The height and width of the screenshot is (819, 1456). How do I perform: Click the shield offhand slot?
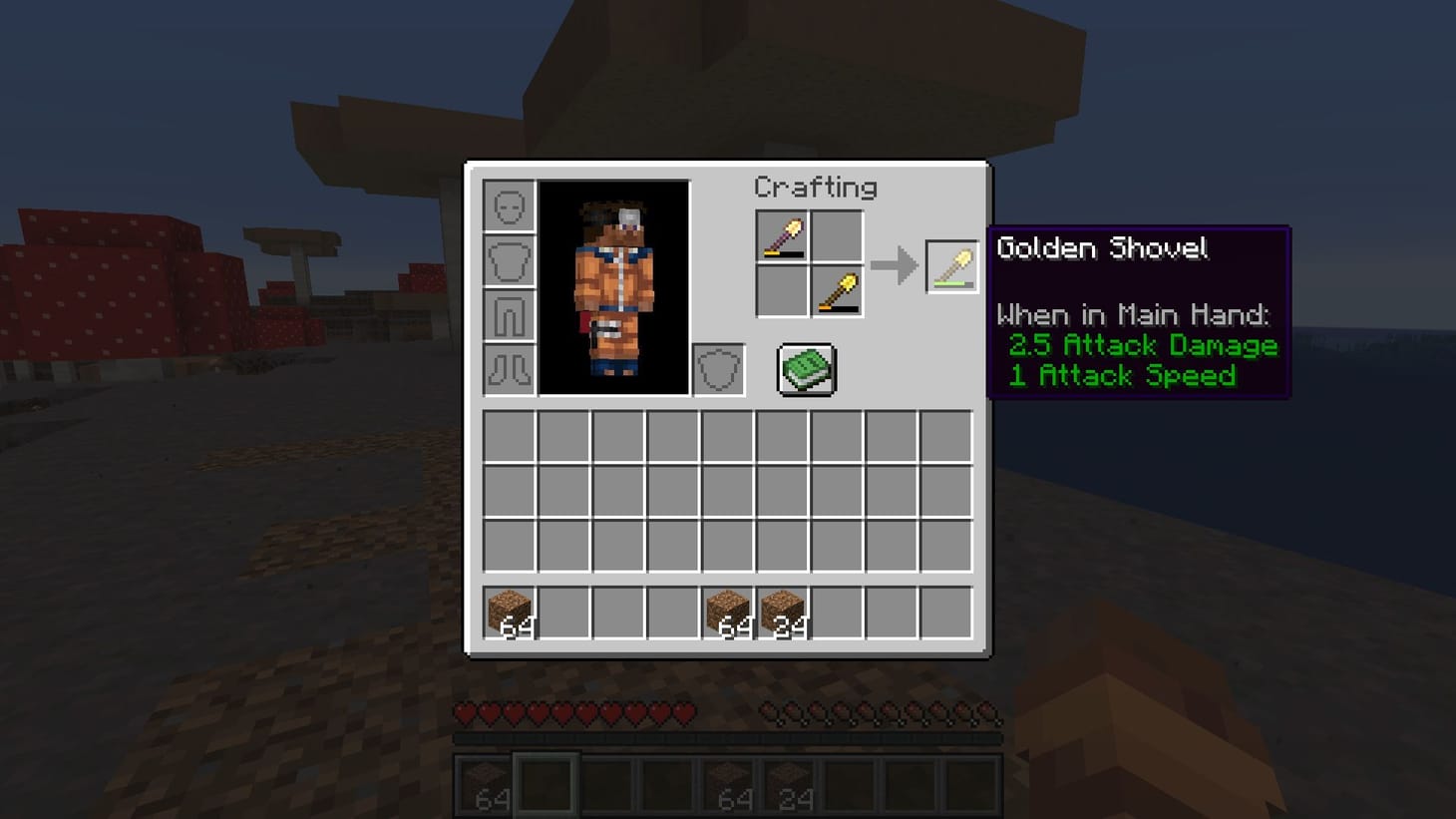718,369
